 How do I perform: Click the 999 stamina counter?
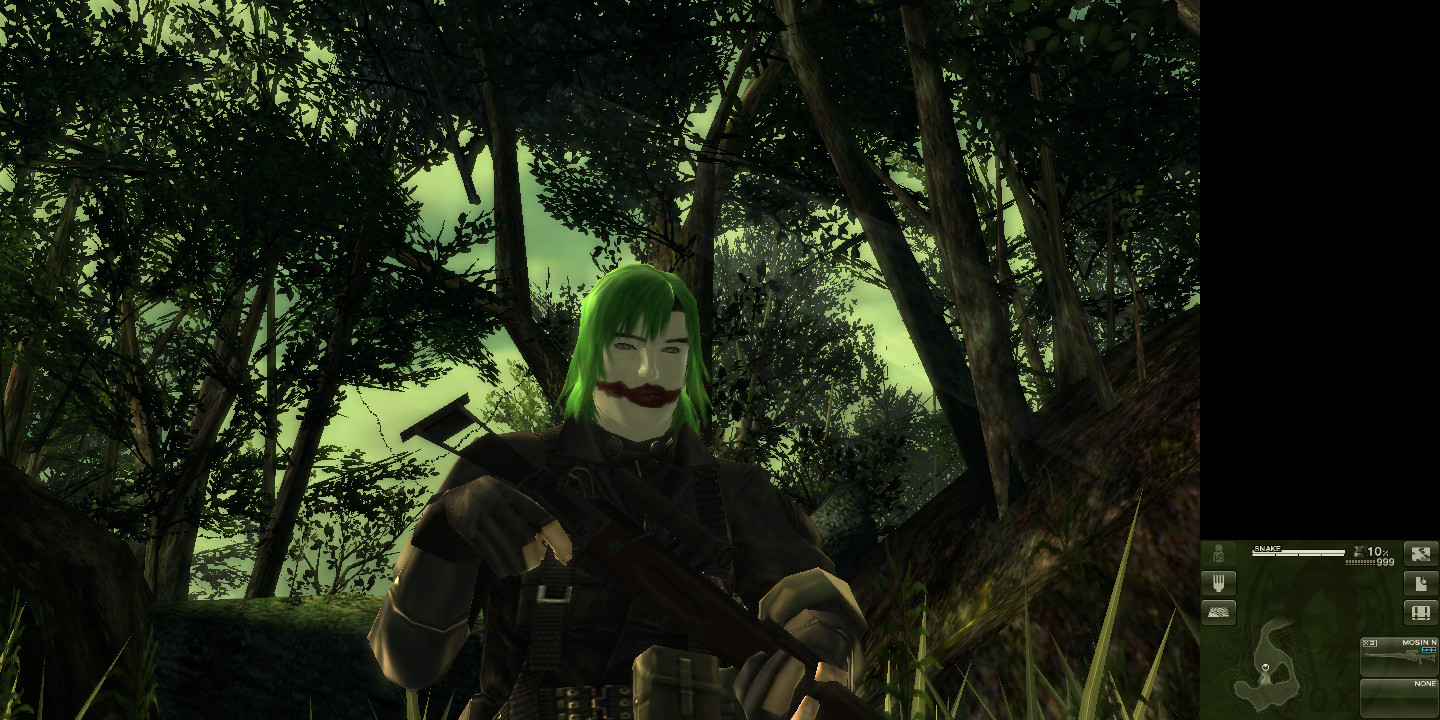tap(1385, 562)
